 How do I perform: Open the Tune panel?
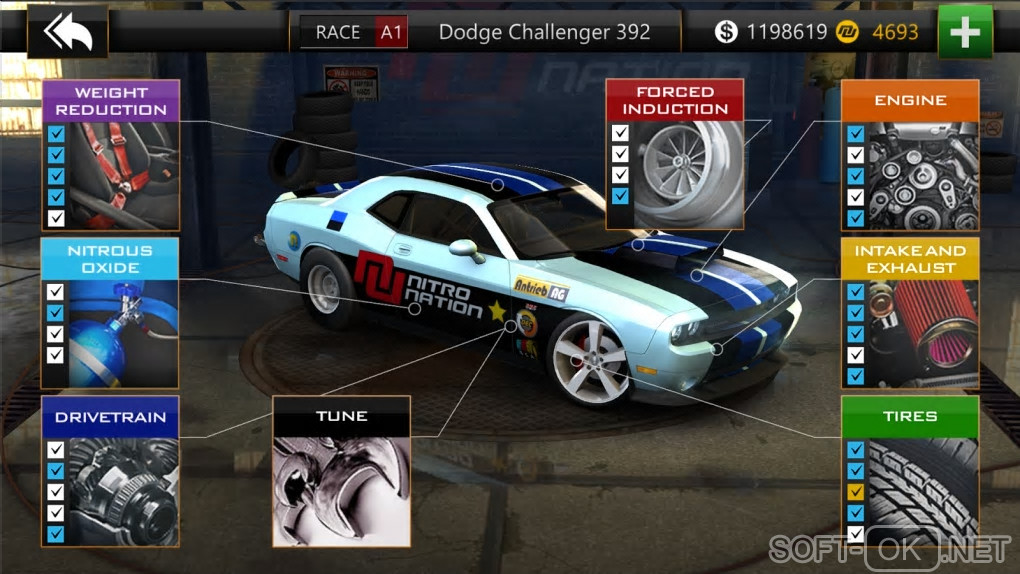(341, 471)
